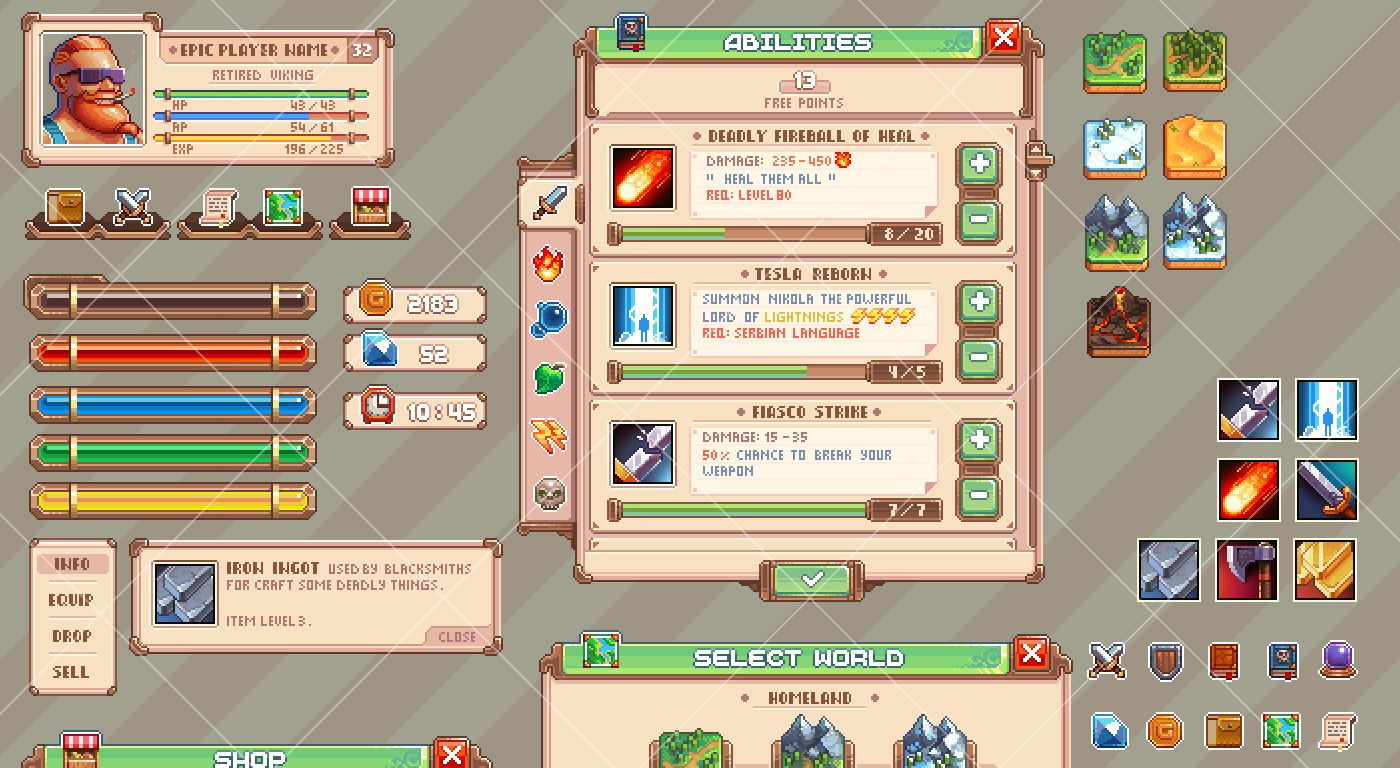Choose Sell from the item menu
Viewport: 1400px width, 768px height.
pyautogui.click(x=71, y=672)
